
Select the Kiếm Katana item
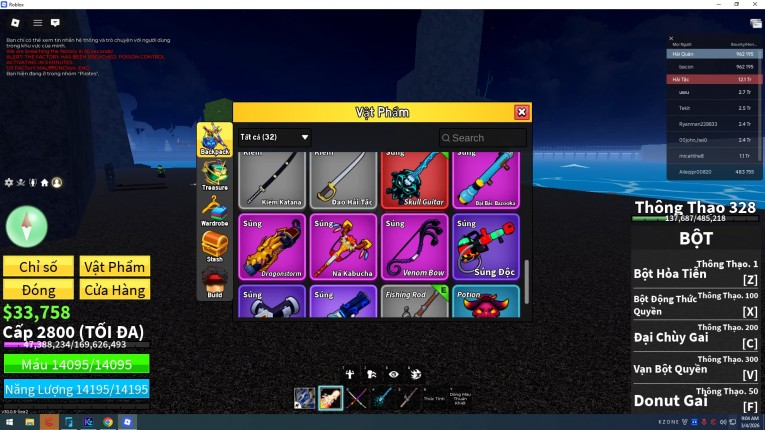[272, 180]
